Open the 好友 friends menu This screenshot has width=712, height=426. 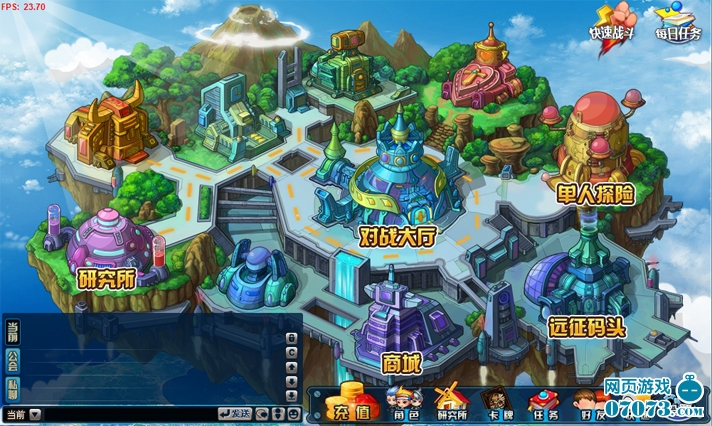tap(588, 404)
